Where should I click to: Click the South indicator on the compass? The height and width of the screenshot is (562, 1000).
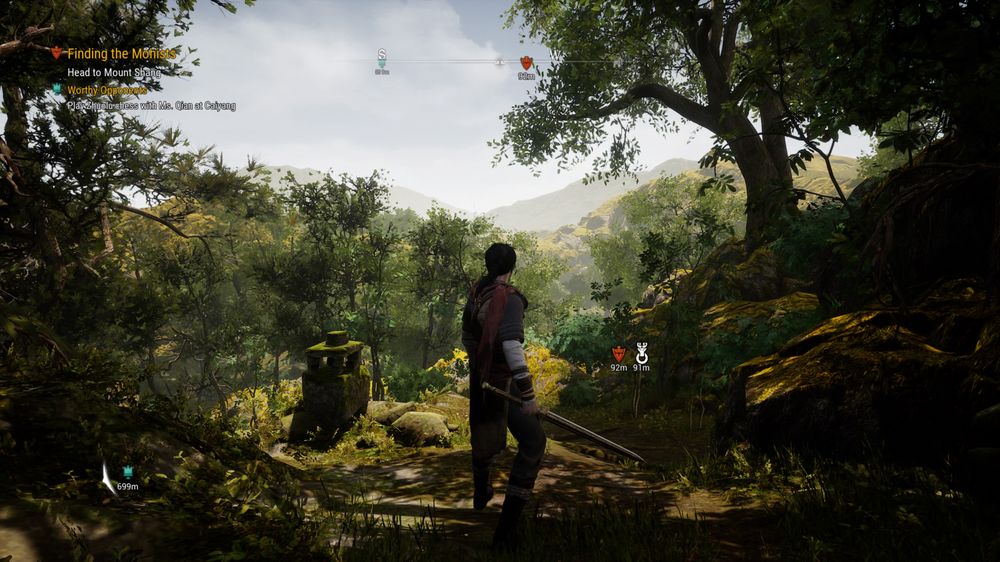coord(382,53)
